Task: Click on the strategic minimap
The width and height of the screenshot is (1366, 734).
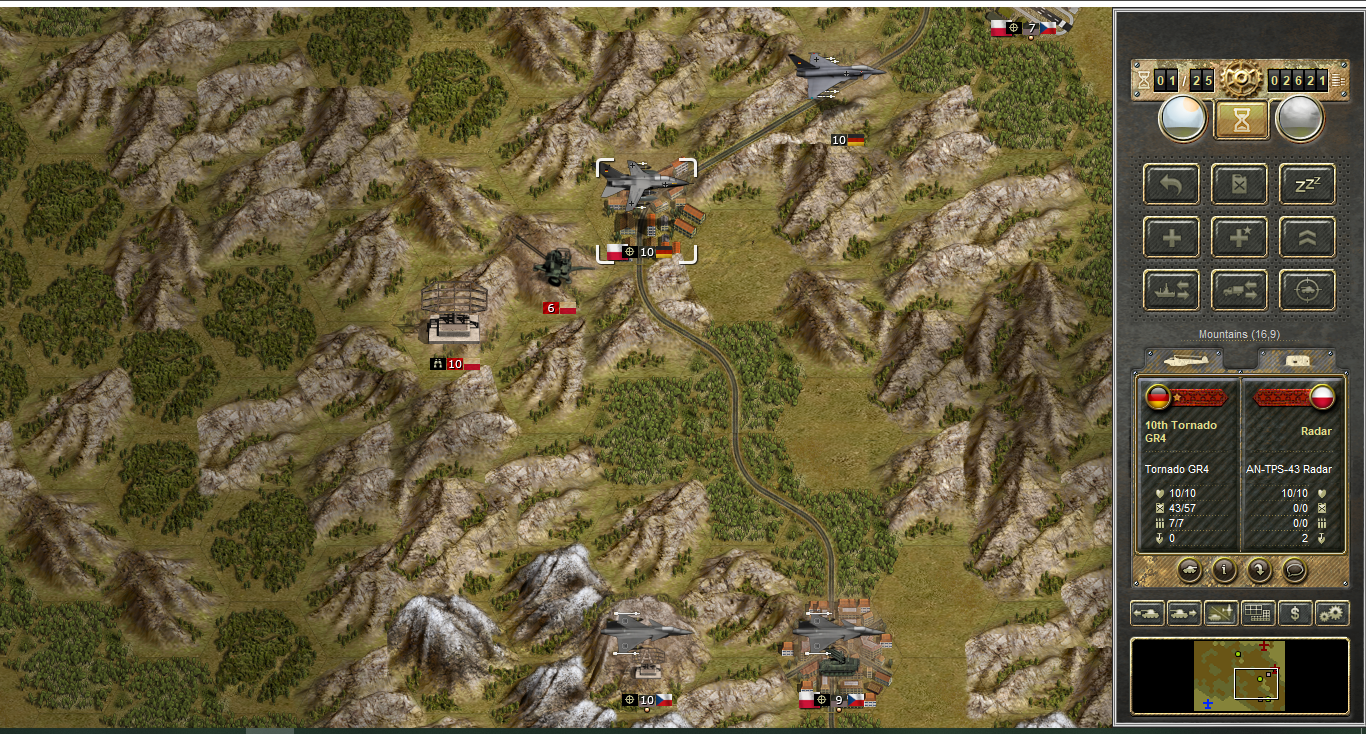Action: point(1239,676)
